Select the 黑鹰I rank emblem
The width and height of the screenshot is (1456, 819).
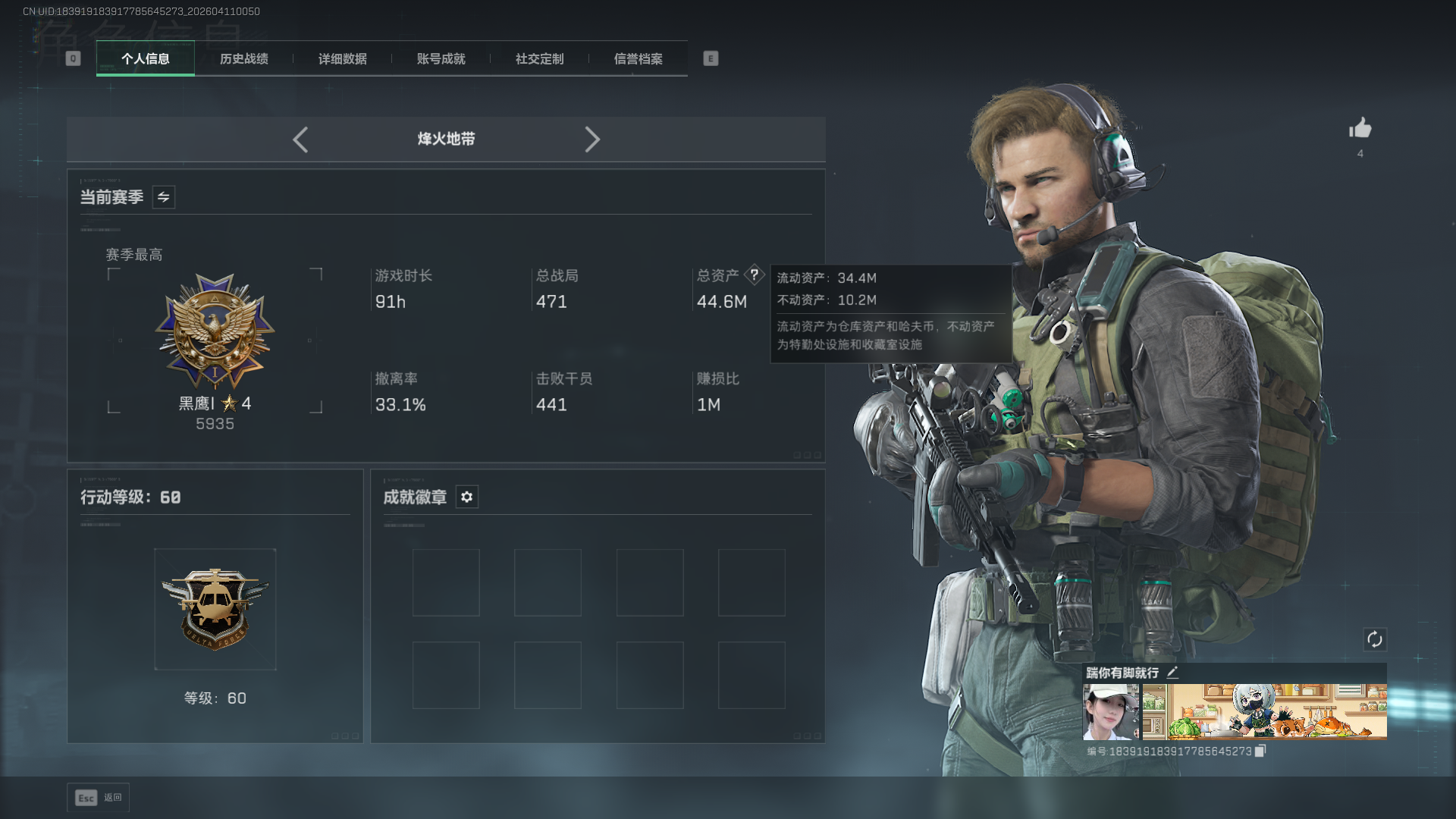[215, 332]
